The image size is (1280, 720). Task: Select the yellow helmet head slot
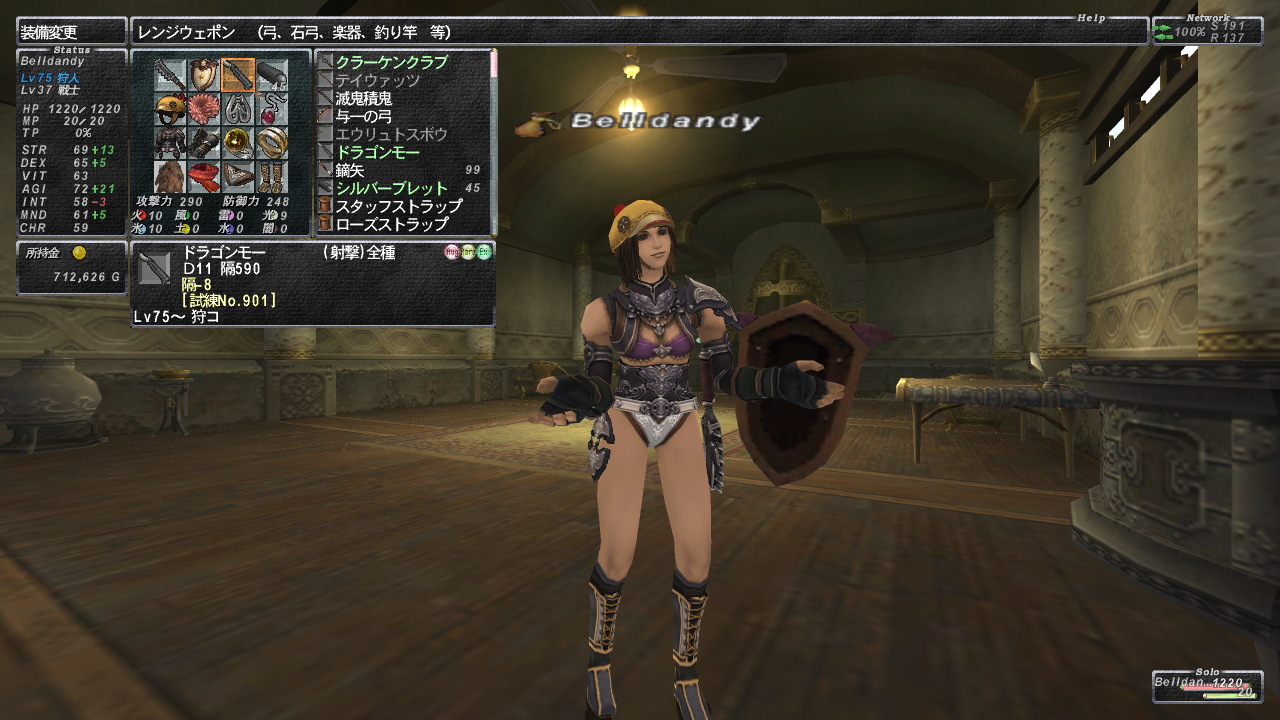point(170,108)
